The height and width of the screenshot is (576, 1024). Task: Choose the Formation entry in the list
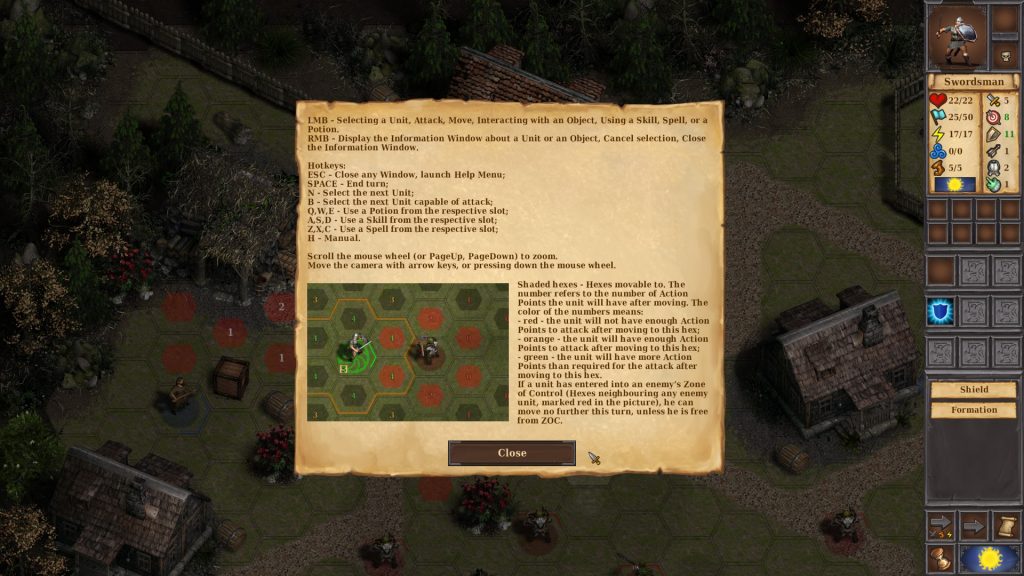tap(973, 410)
